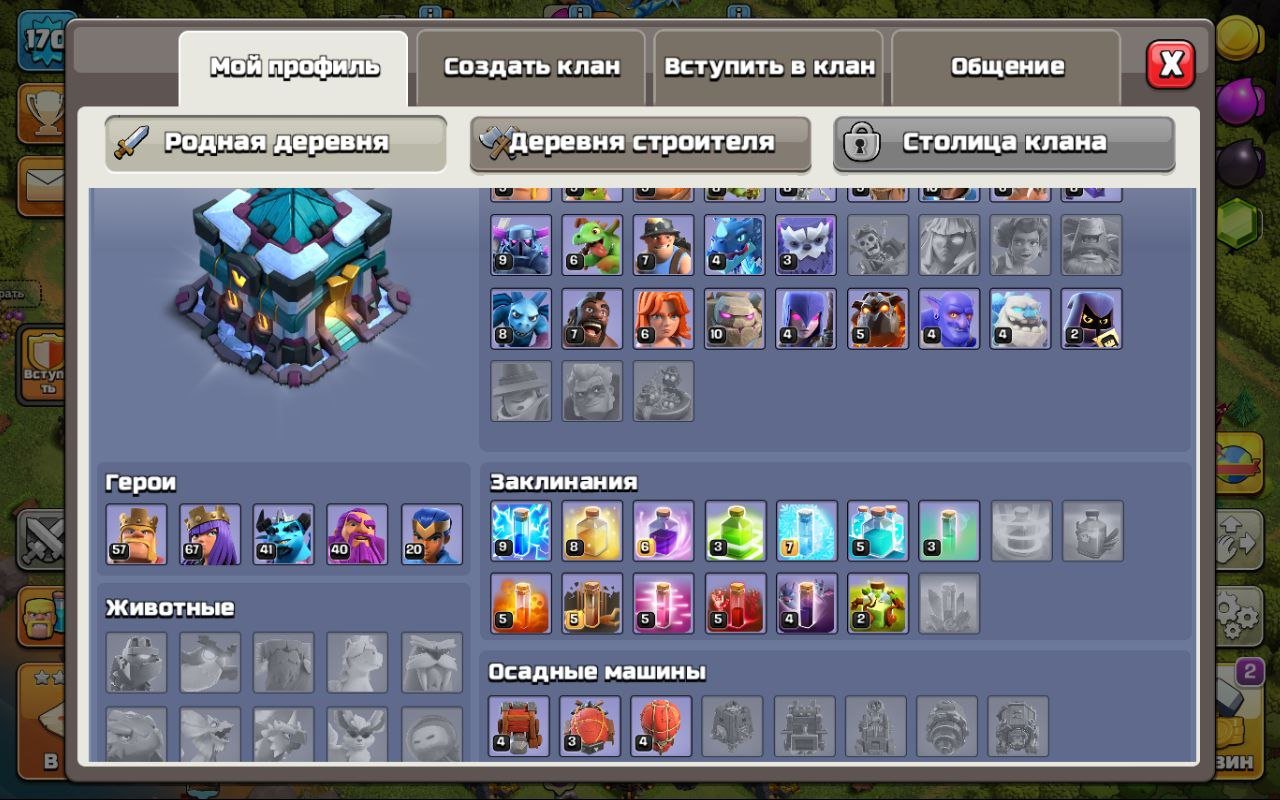Open the Baby Dragon troop details
The width and height of the screenshot is (1280, 800).
coord(591,245)
